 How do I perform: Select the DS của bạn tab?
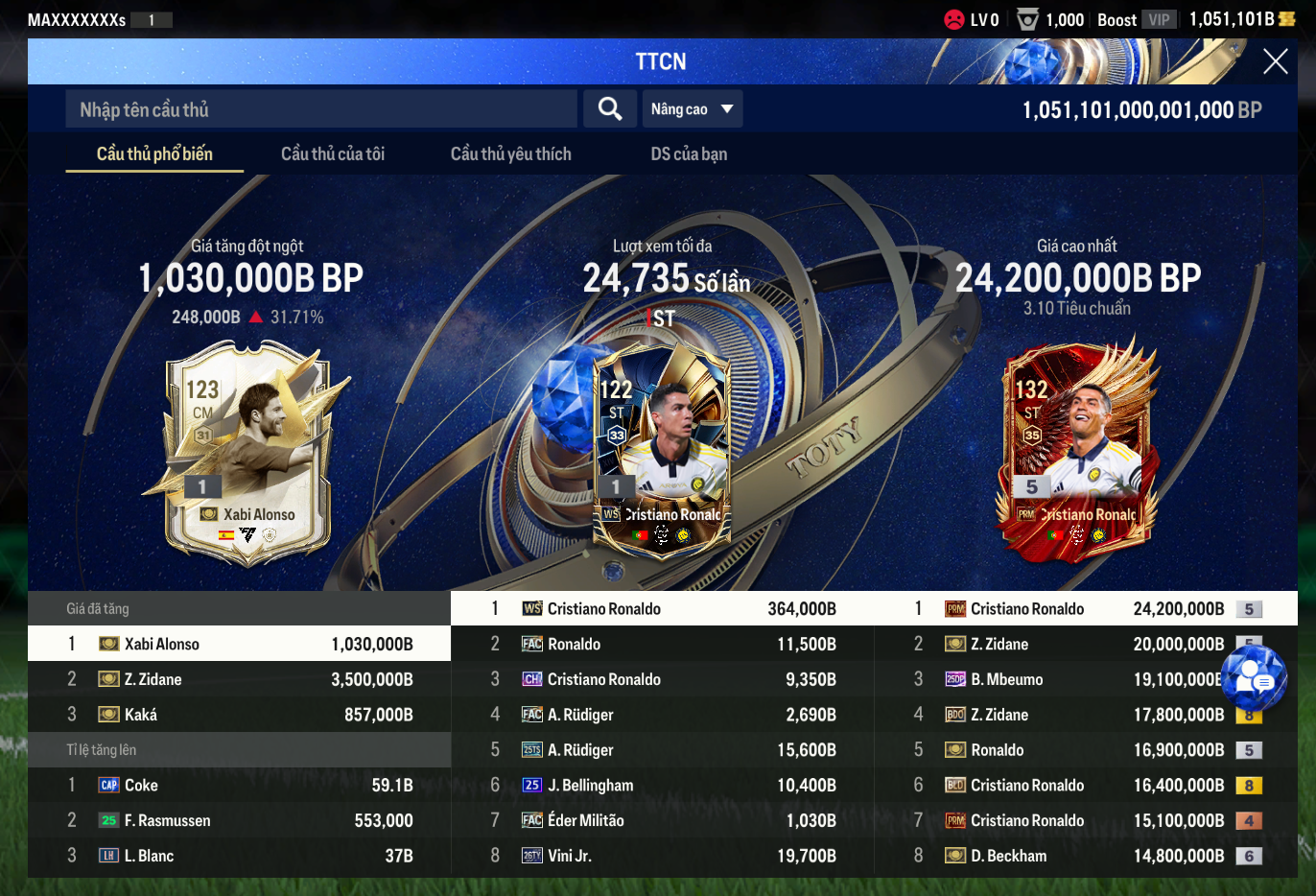coord(689,153)
